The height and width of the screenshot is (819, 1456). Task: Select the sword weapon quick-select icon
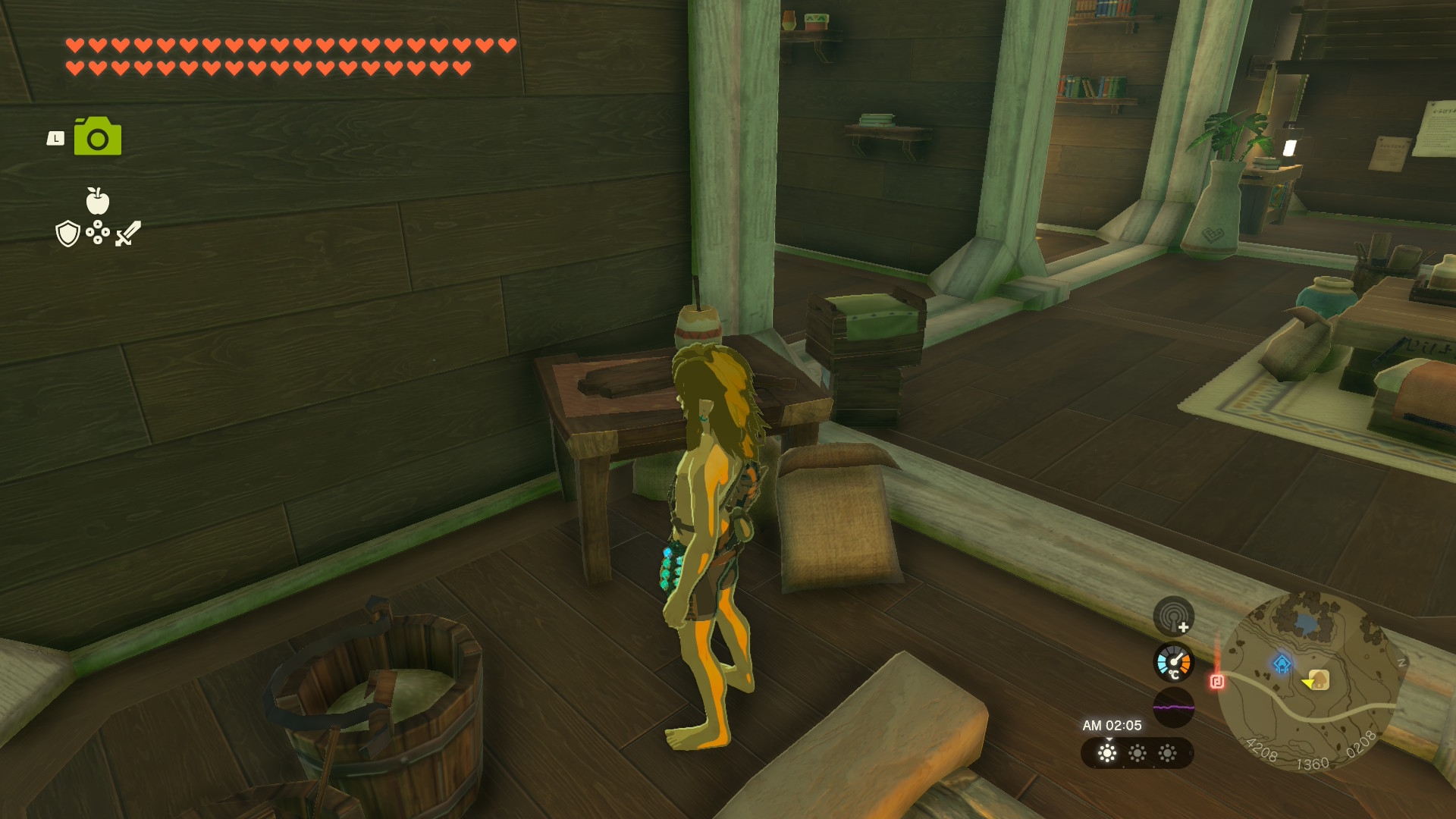click(128, 234)
